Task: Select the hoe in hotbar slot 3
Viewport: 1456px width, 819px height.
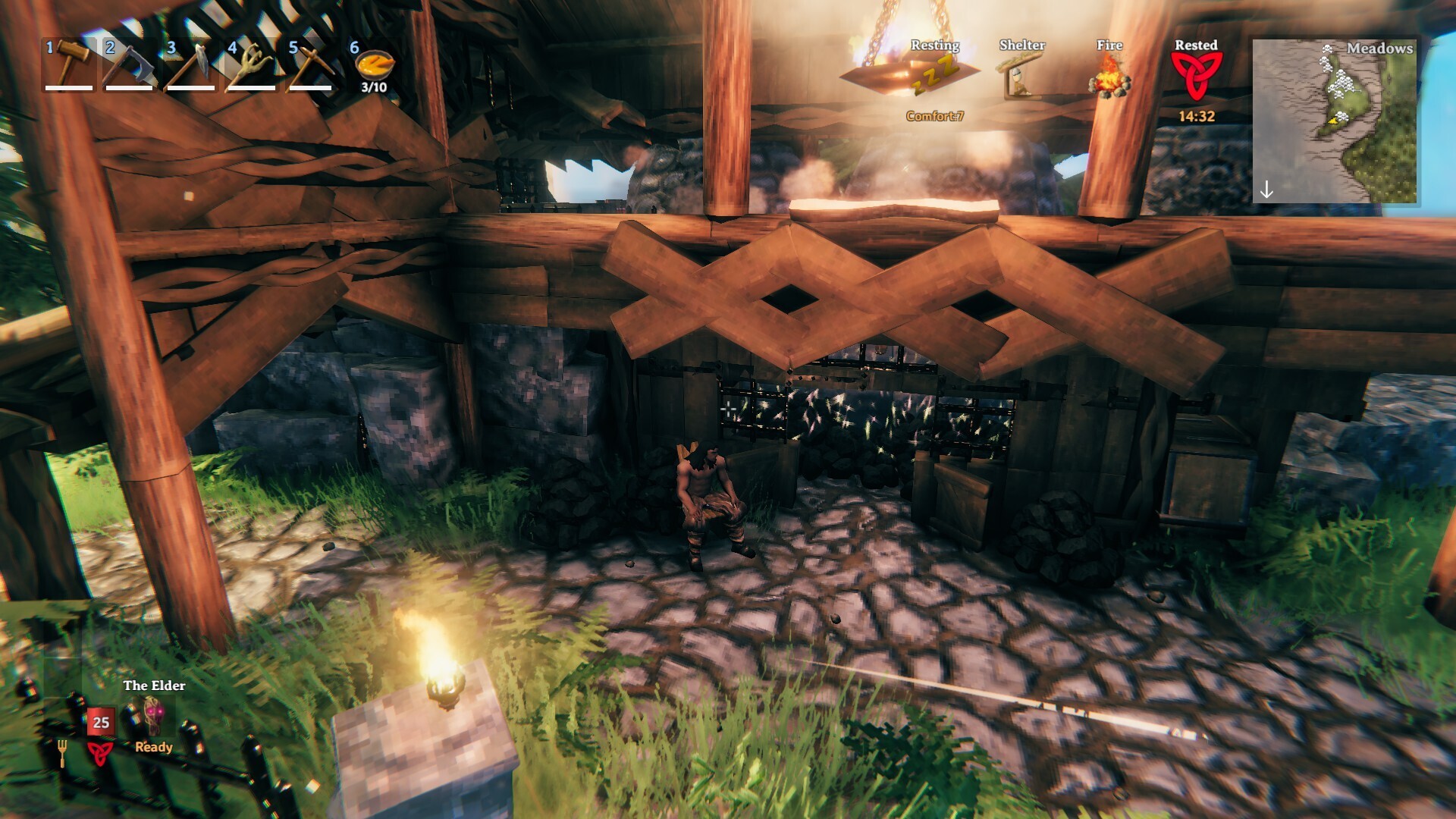Action: pos(191,64)
